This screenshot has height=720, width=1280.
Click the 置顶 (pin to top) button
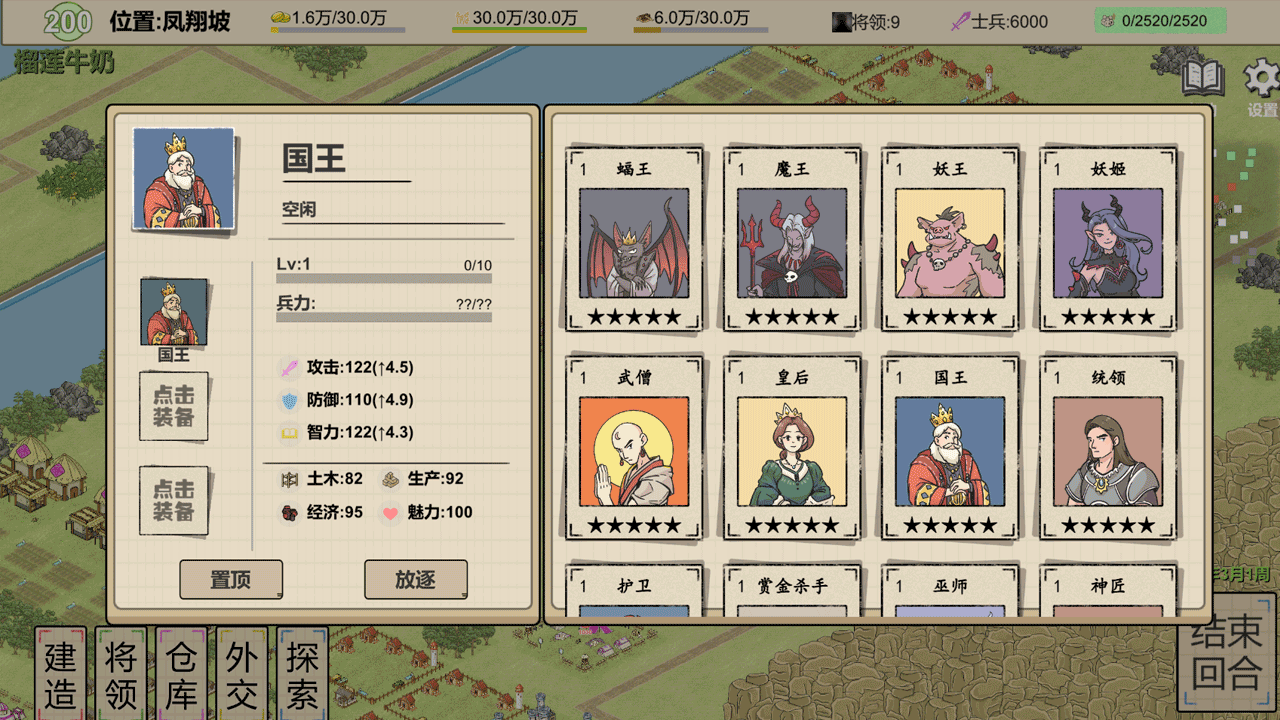(231, 580)
